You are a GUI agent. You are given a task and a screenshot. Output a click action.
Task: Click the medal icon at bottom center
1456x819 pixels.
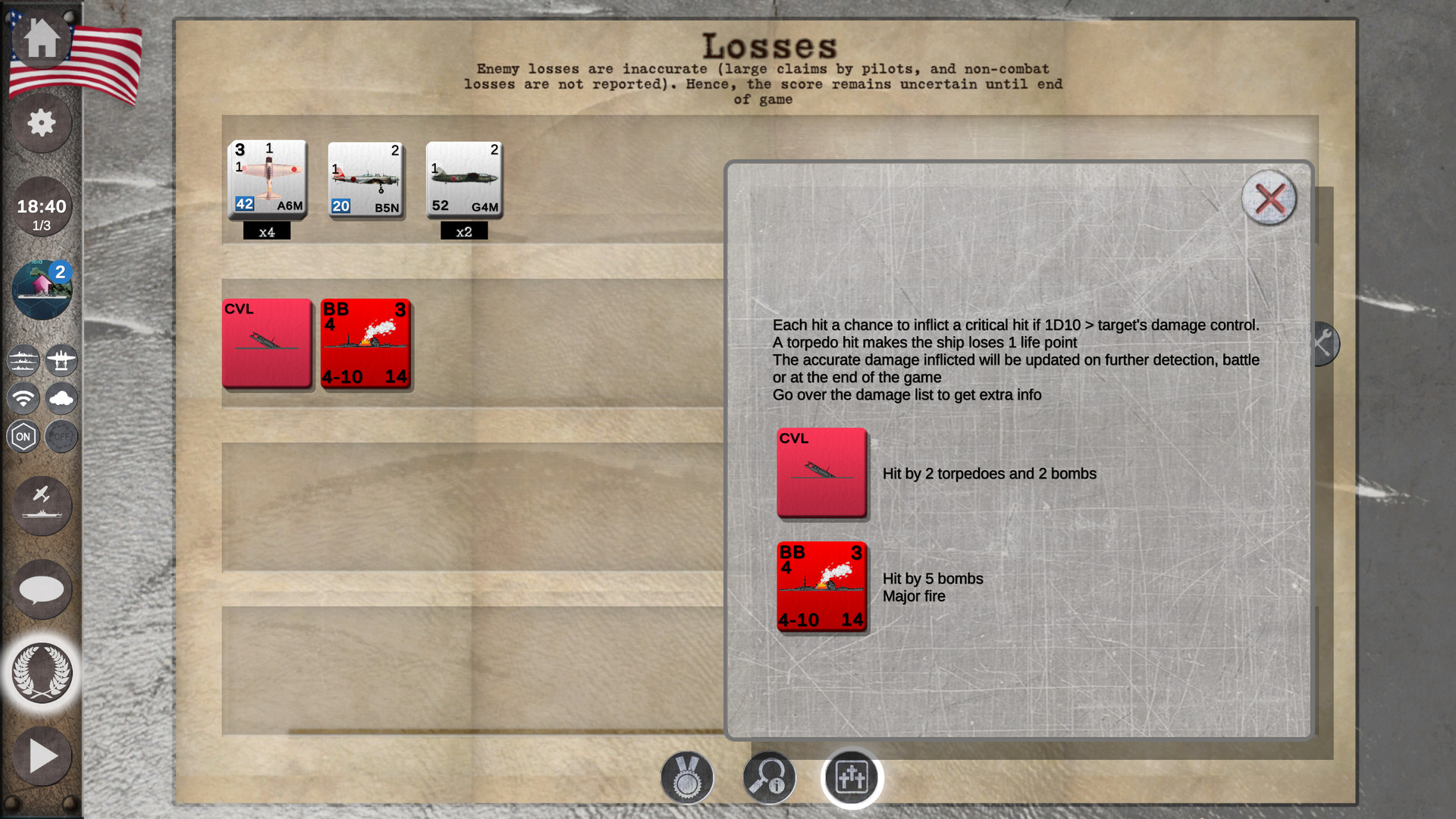click(687, 777)
